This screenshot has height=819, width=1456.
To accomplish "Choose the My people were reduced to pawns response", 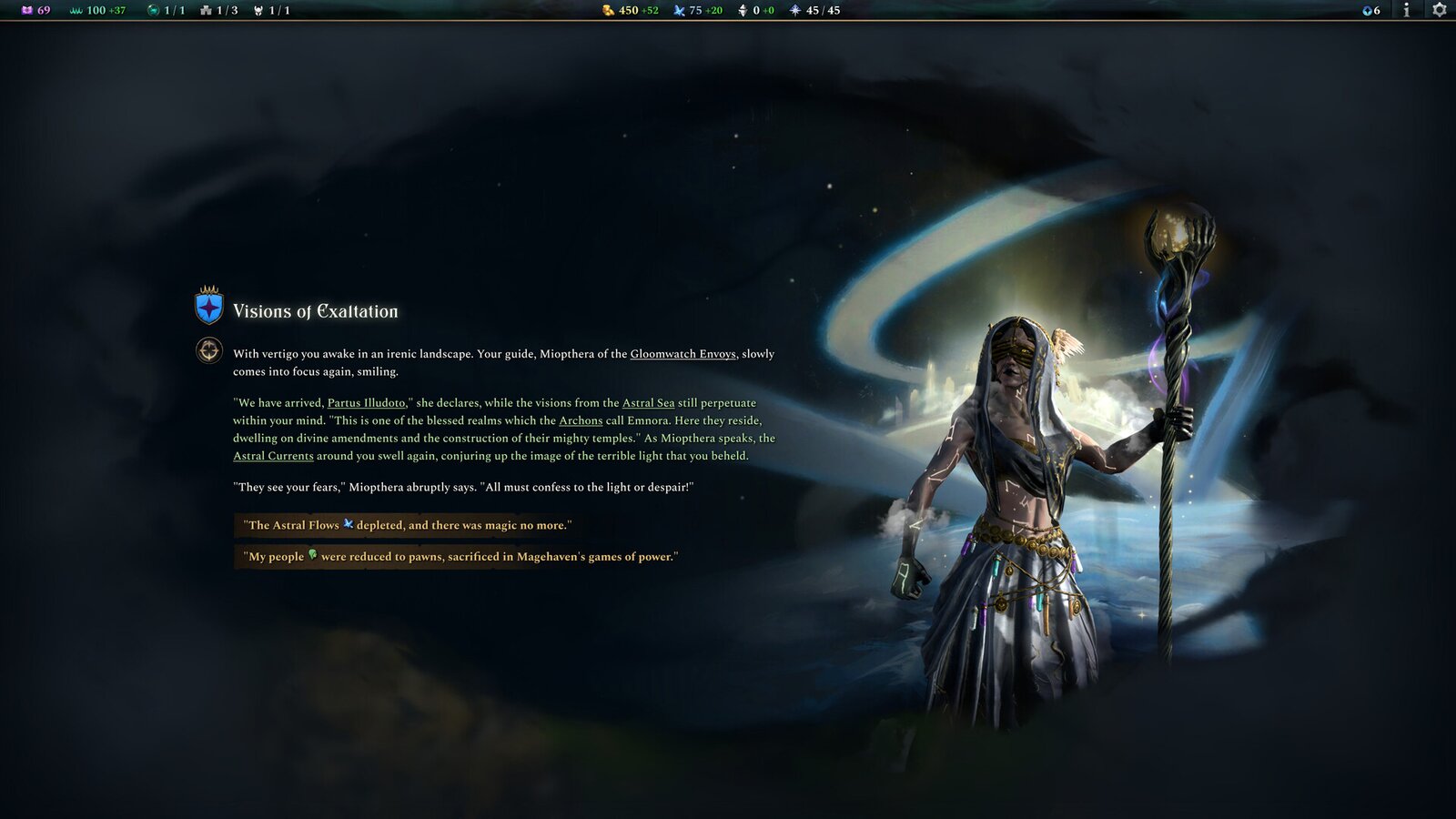I will pyautogui.click(x=460, y=556).
